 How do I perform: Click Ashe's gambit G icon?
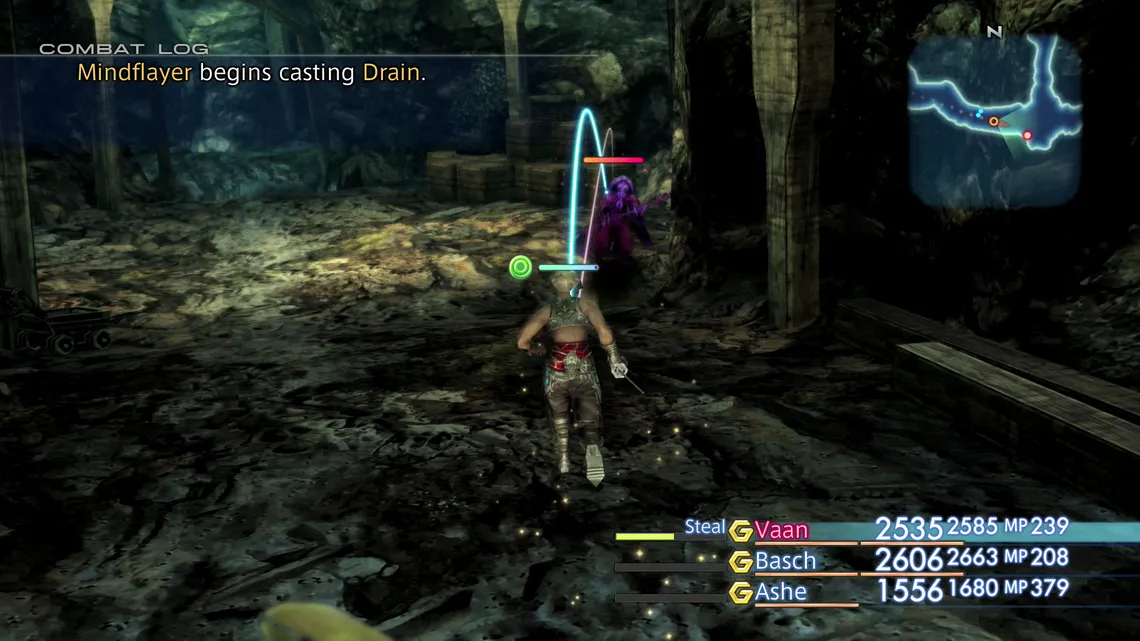[x=741, y=593]
